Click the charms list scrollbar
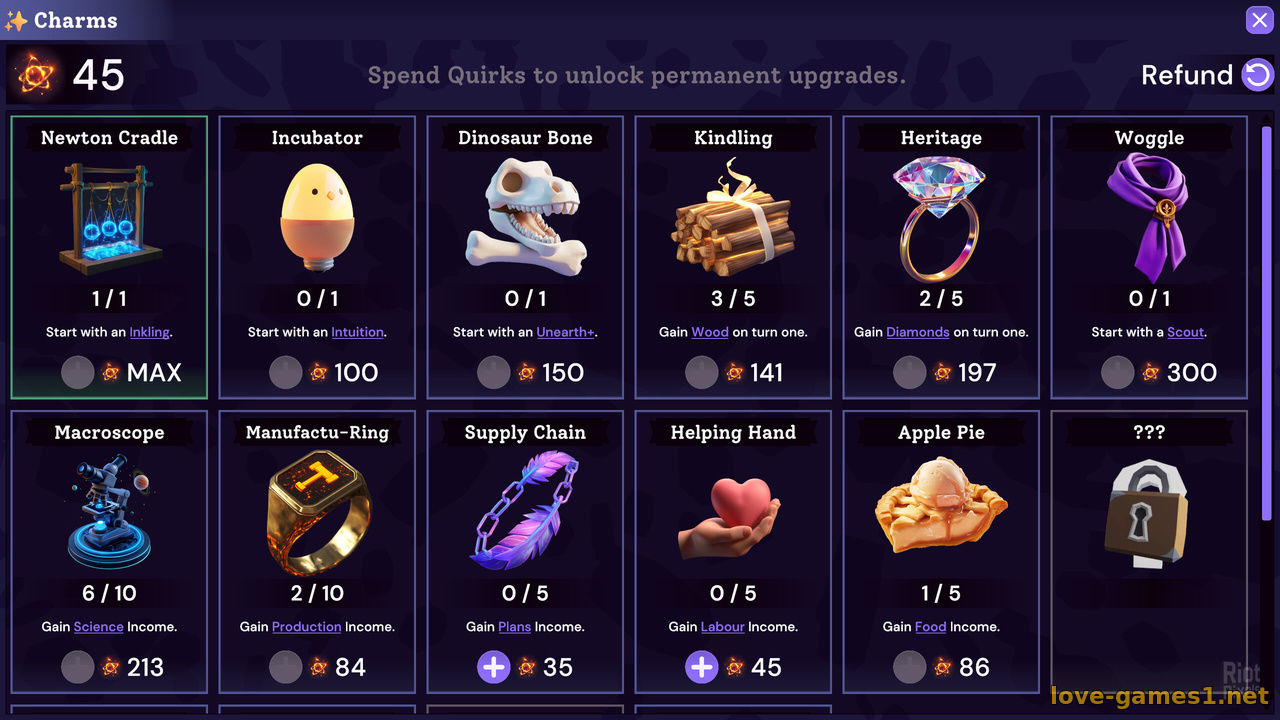Viewport: 1280px width, 720px height. point(1266,320)
